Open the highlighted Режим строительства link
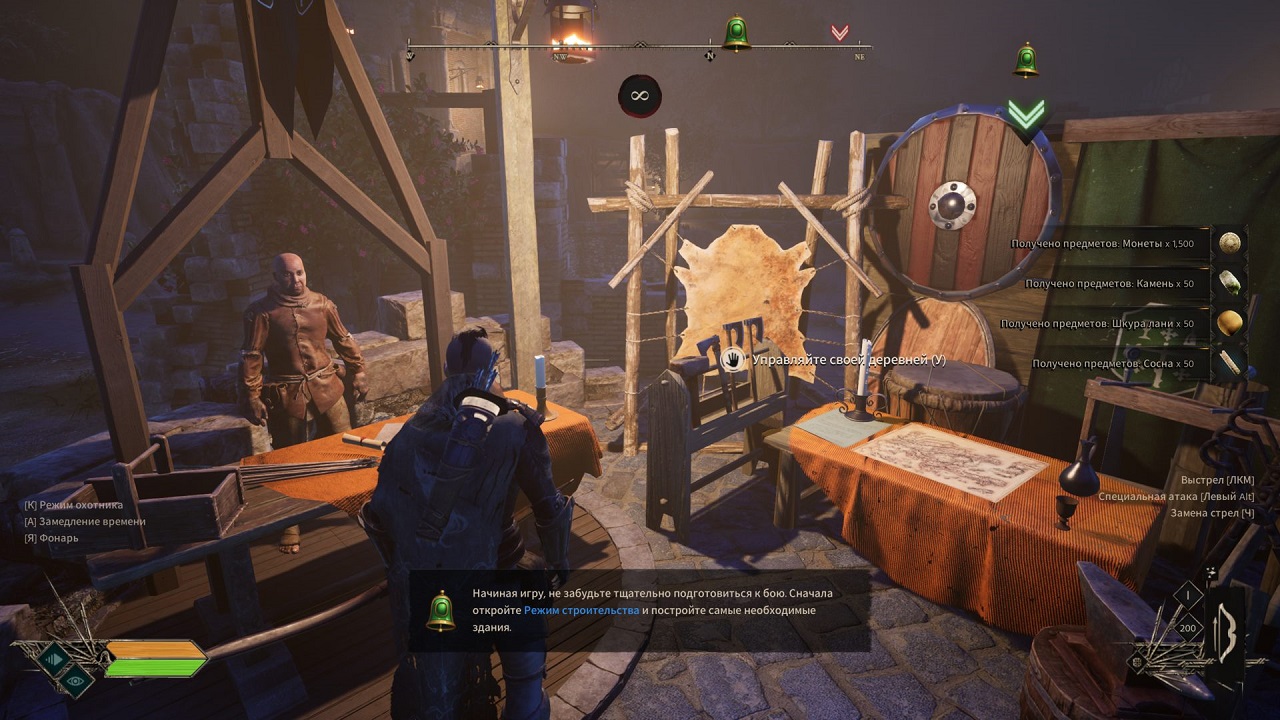Screen dimensions: 1280x720 point(581,610)
